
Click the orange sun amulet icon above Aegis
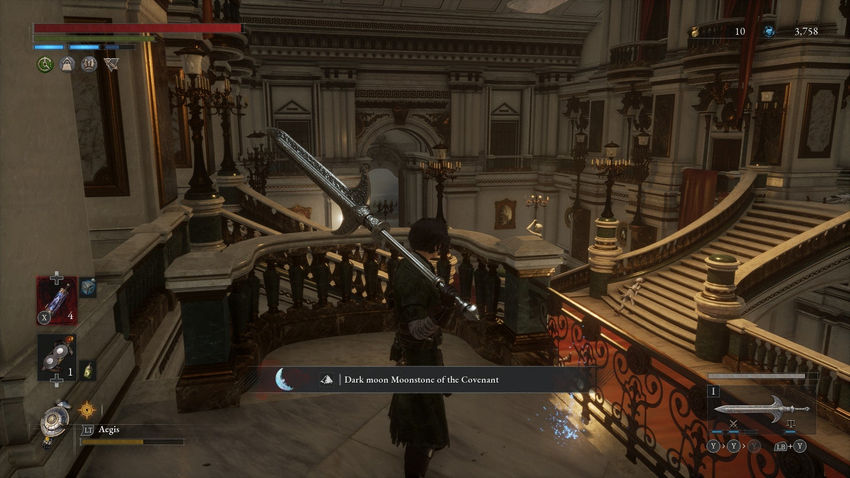(x=87, y=409)
